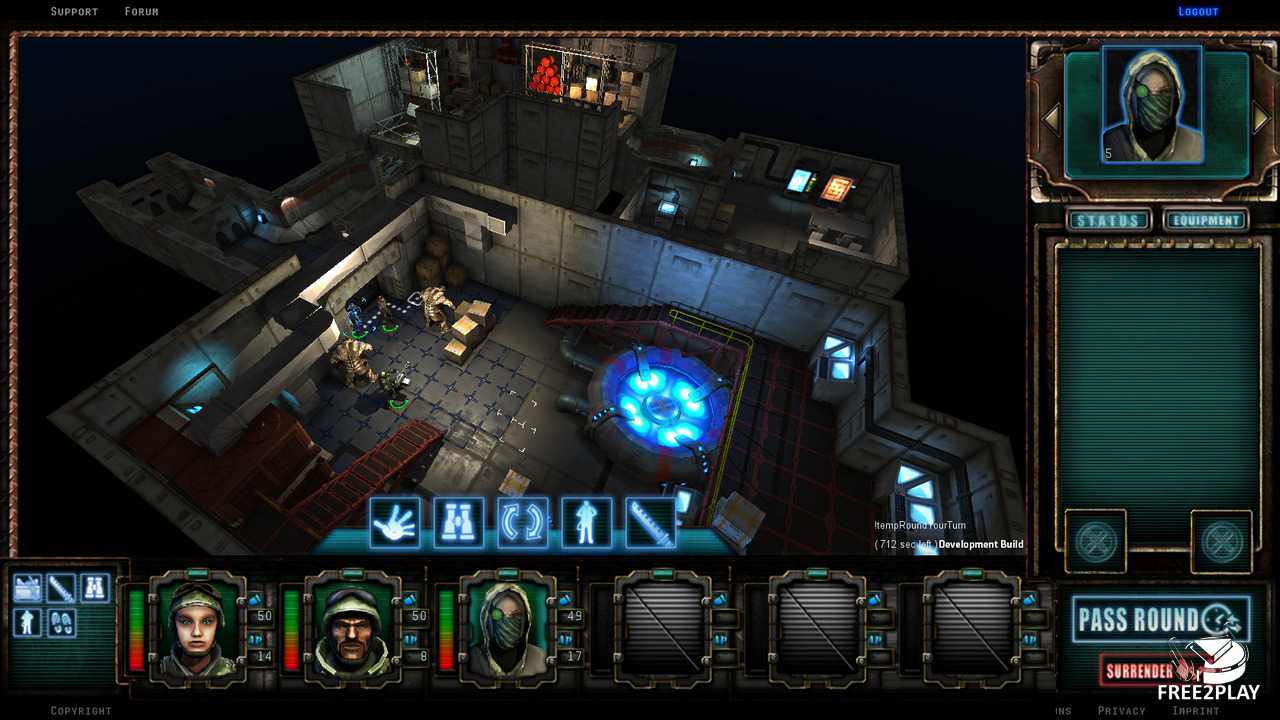Viewport: 1280px width, 720px height.
Task: Select the hooded masked soldier in squad bar
Action: pyautogui.click(x=507, y=626)
